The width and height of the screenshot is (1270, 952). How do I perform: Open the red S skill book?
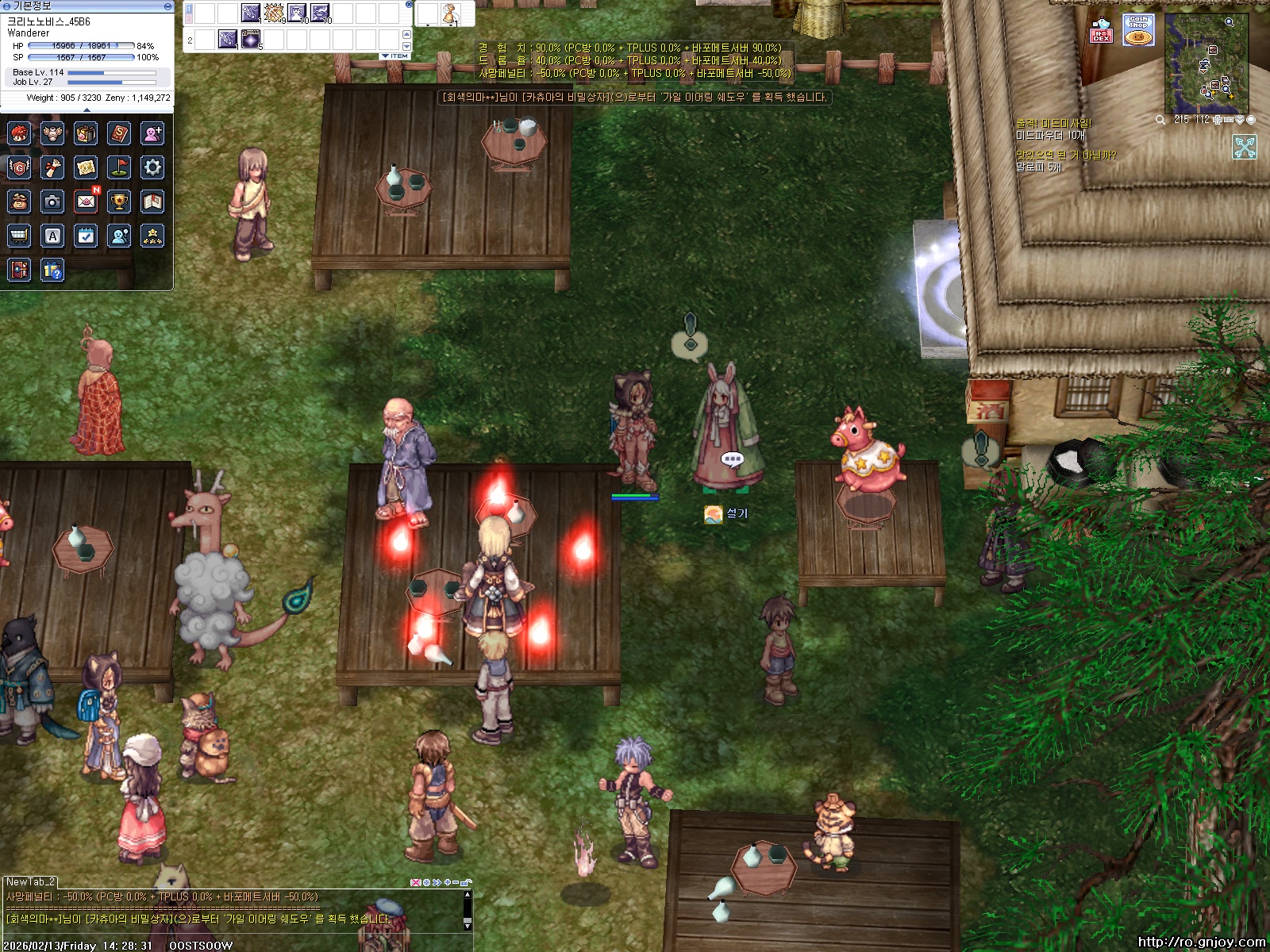pyautogui.click(x=119, y=133)
